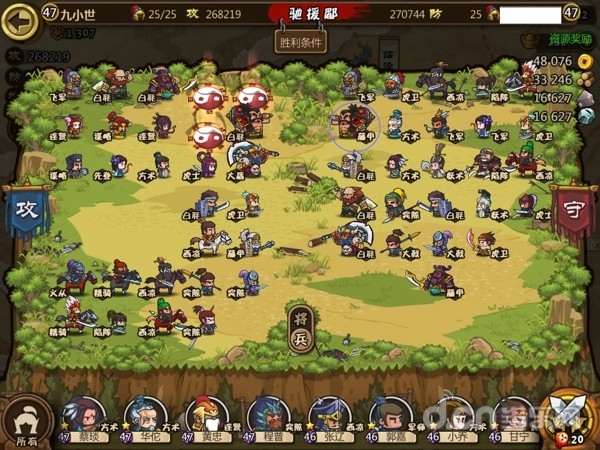
Task: Go back with the arrow button
Action: click(x=17, y=21)
